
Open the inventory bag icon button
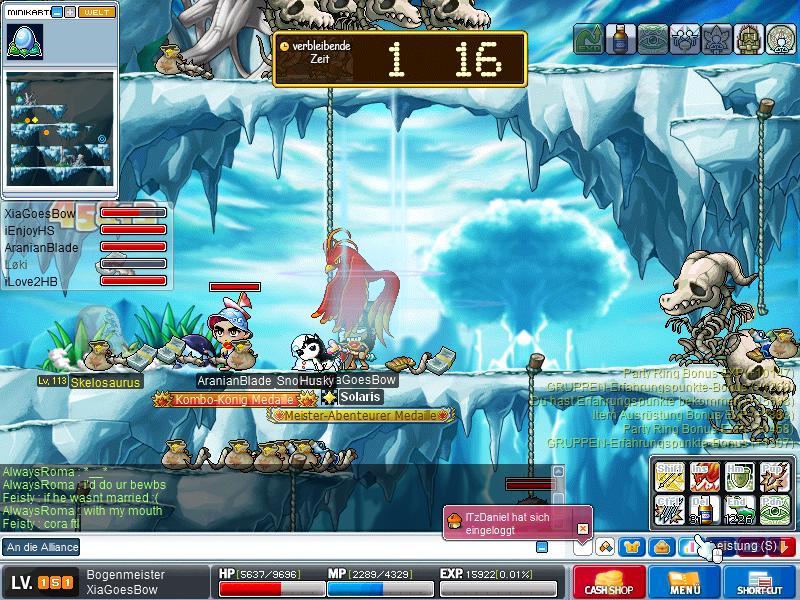click(660, 546)
